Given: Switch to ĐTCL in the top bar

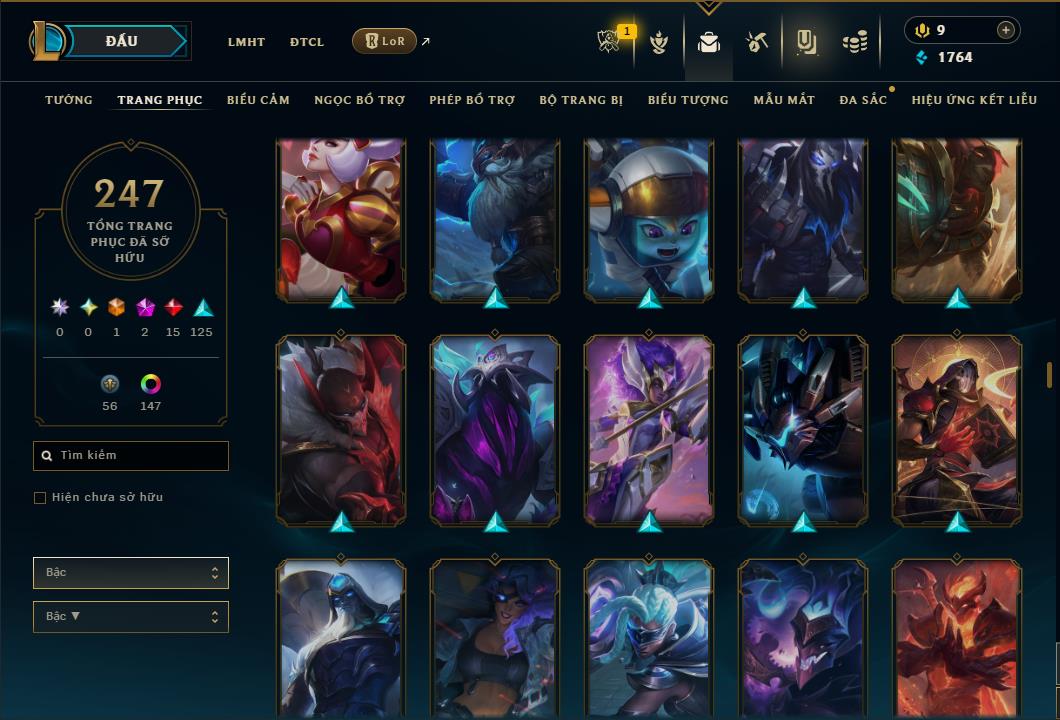Looking at the screenshot, I should pos(307,42).
